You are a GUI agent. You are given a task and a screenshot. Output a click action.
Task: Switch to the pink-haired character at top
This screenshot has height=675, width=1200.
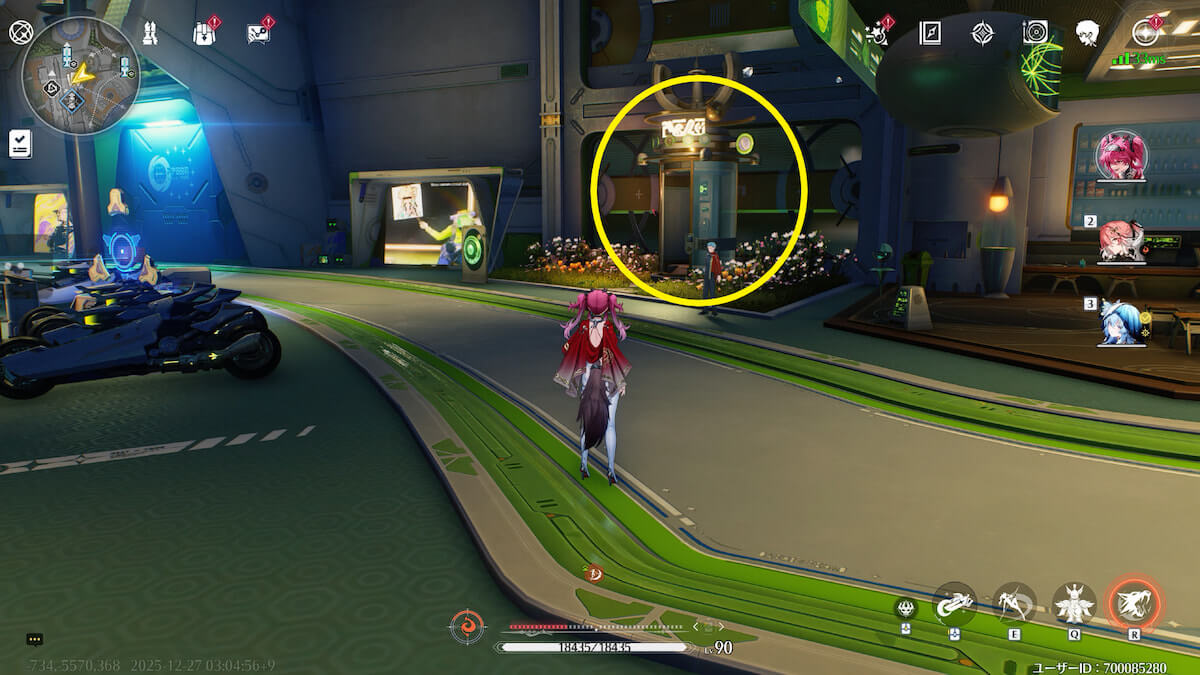click(x=1121, y=156)
